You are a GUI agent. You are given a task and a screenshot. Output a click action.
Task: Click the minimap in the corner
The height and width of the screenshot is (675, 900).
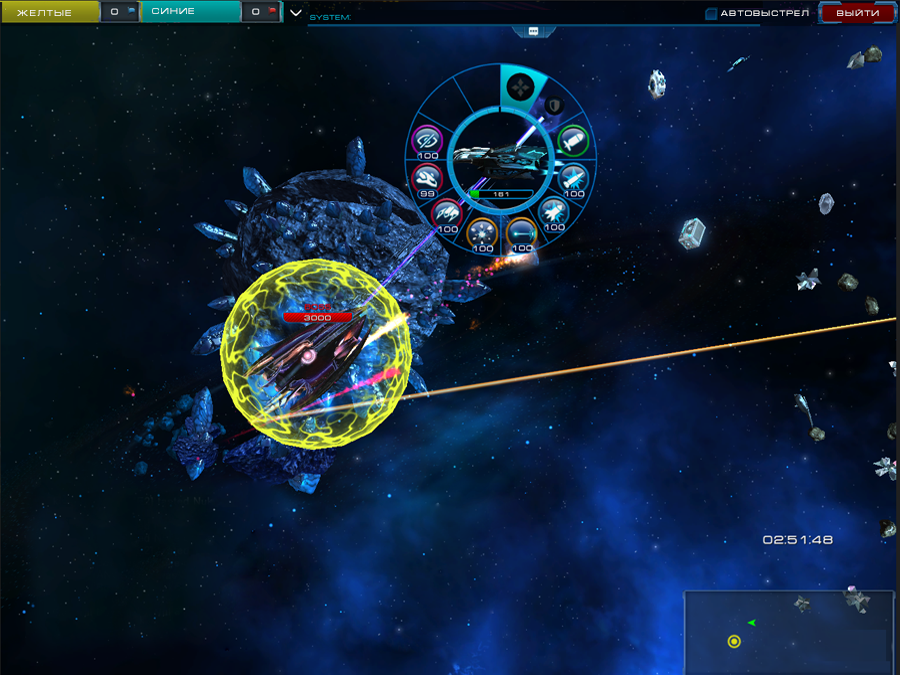(790, 632)
